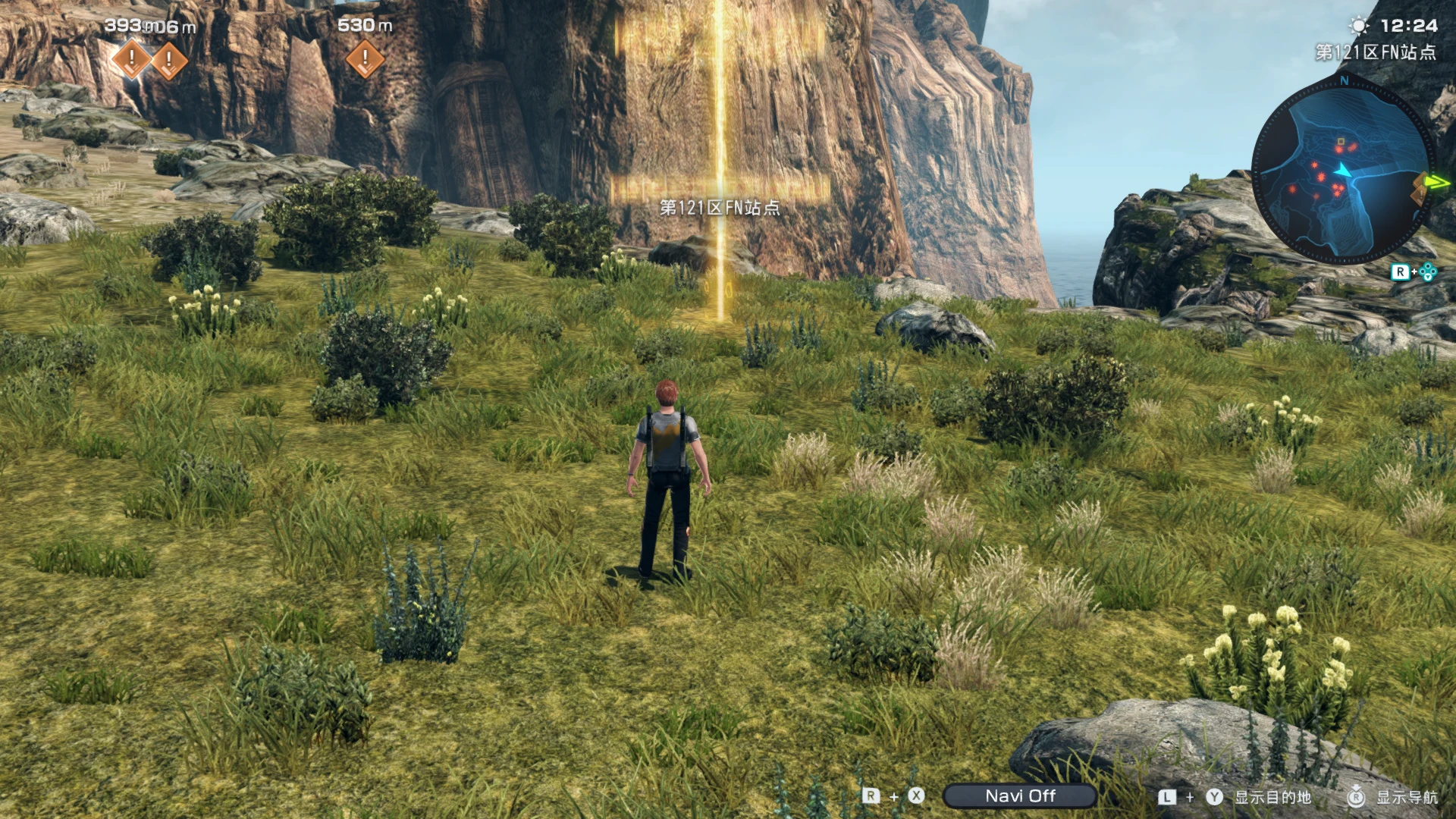Toggle 显示目的地 with the Y prompt
The width and height of the screenshot is (1456, 819).
tap(1273, 795)
